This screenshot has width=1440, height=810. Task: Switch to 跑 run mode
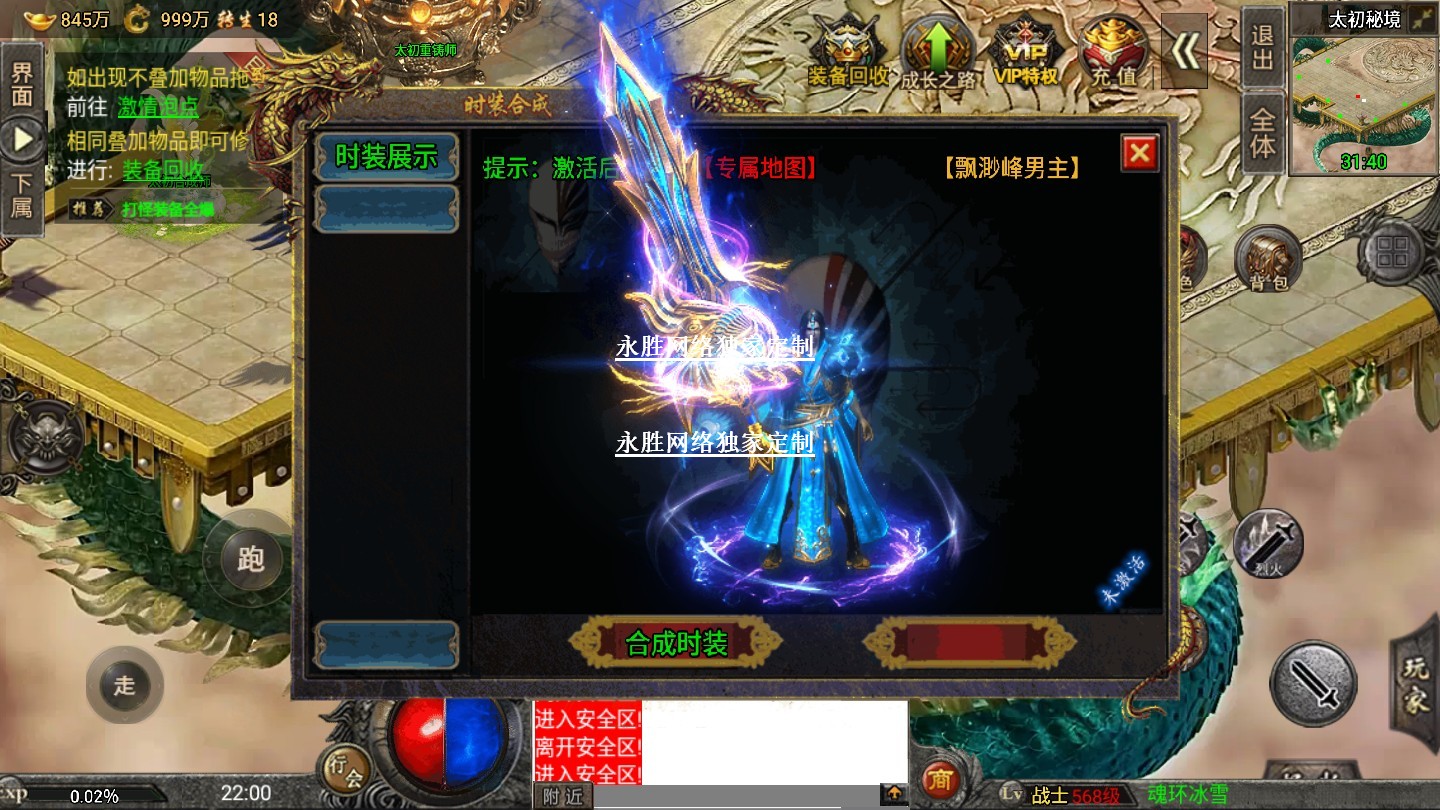[250, 559]
